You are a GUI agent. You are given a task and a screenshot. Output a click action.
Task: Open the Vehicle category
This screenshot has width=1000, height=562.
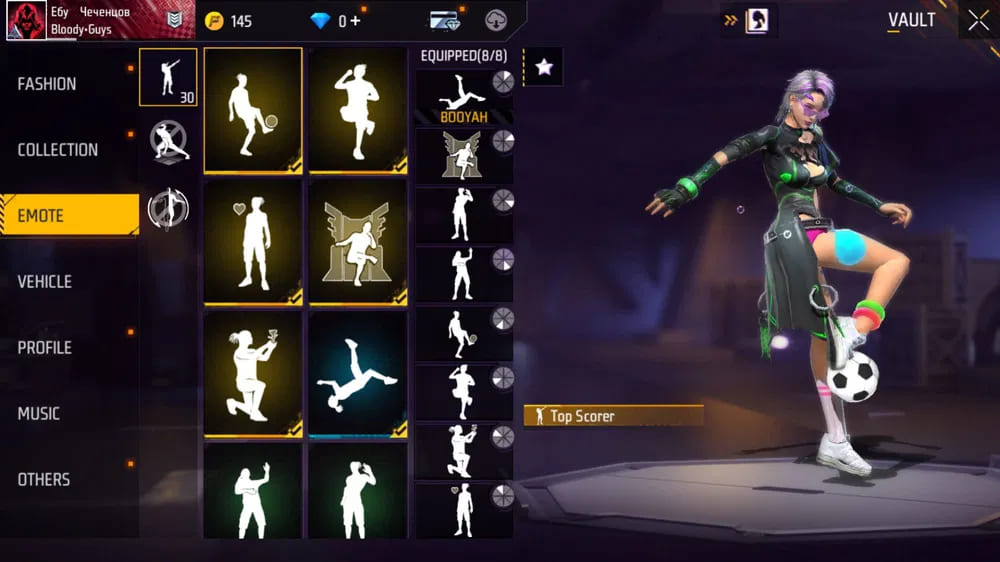[x=44, y=282]
